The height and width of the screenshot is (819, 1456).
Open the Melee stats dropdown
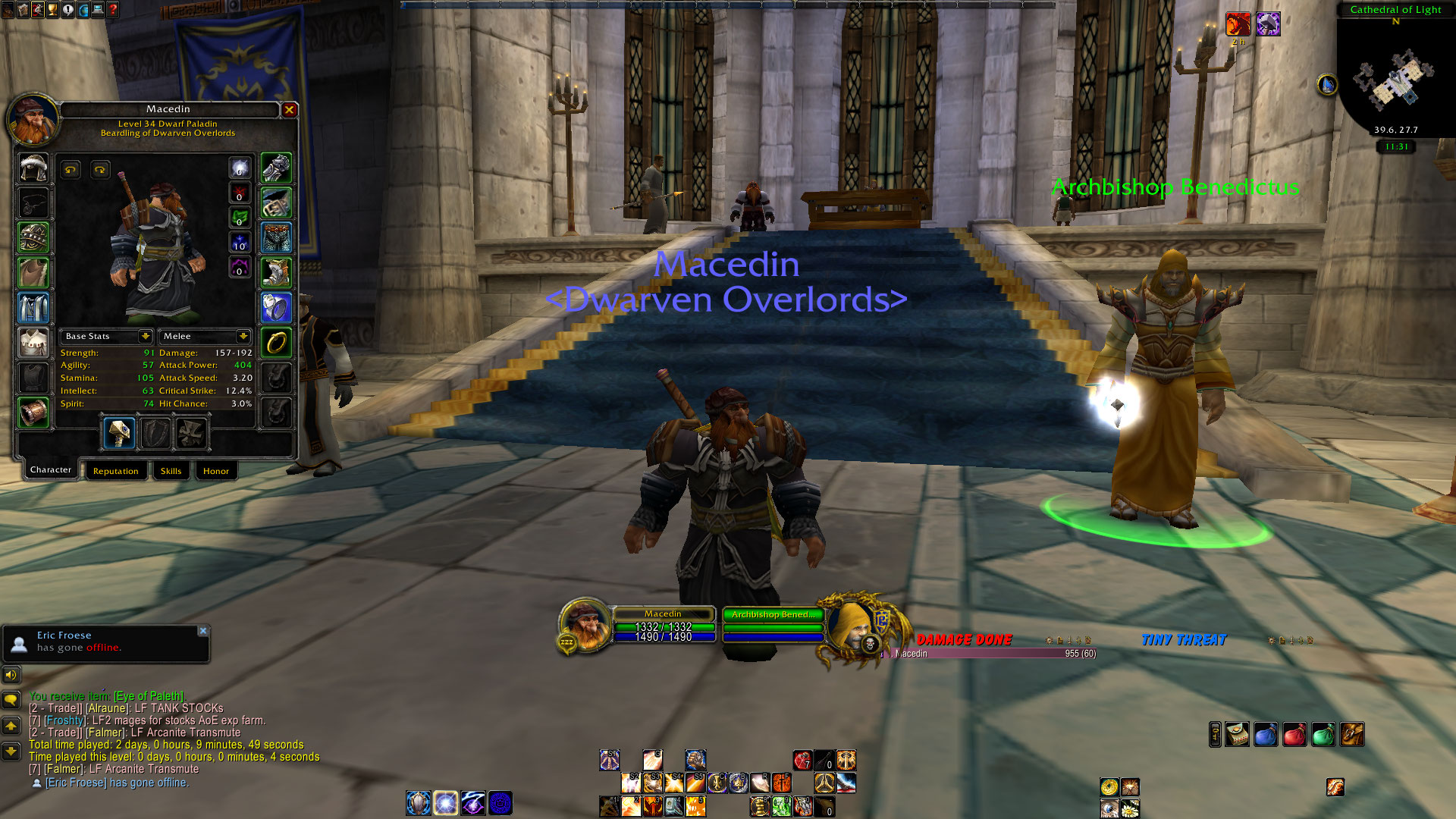[x=243, y=336]
